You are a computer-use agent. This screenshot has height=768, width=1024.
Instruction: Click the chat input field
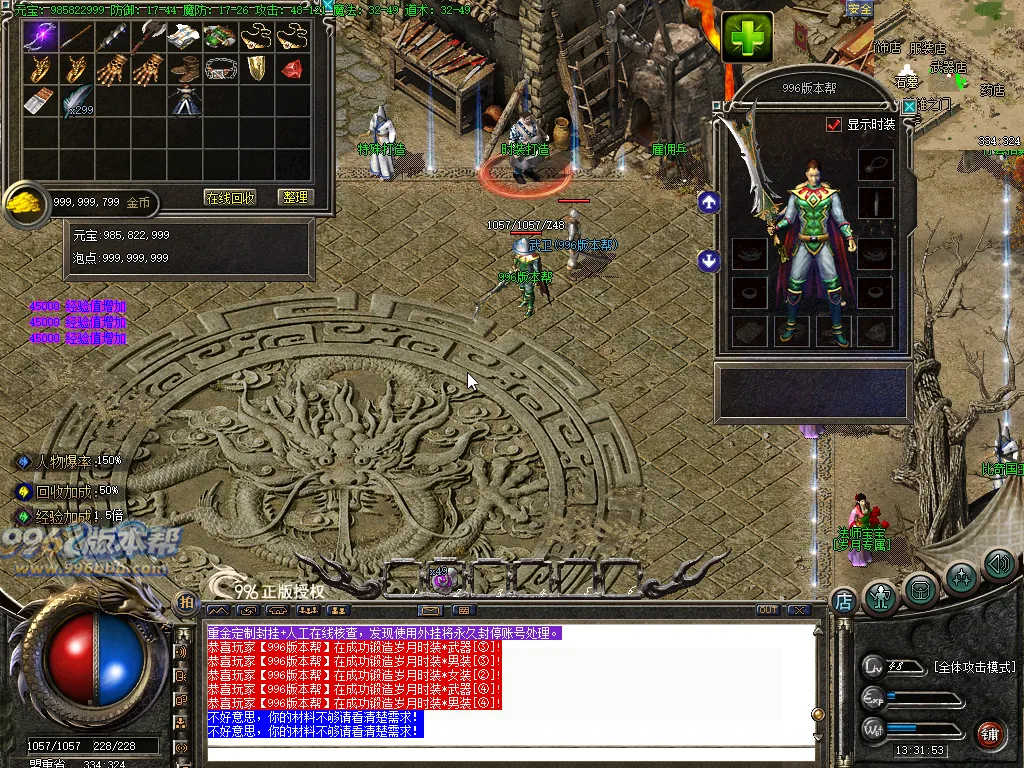[x=510, y=753]
